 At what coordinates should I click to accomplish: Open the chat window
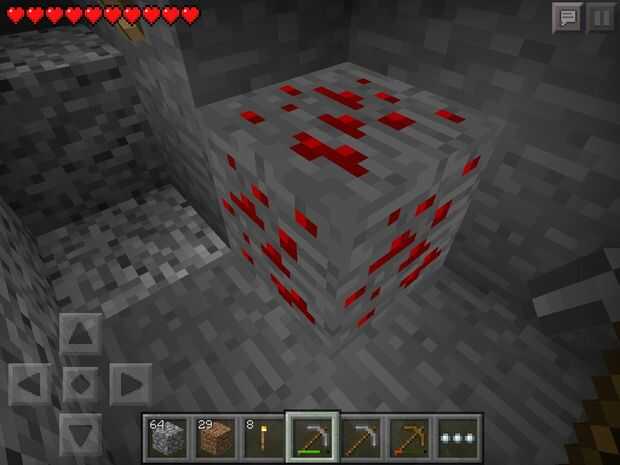point(567,17)
